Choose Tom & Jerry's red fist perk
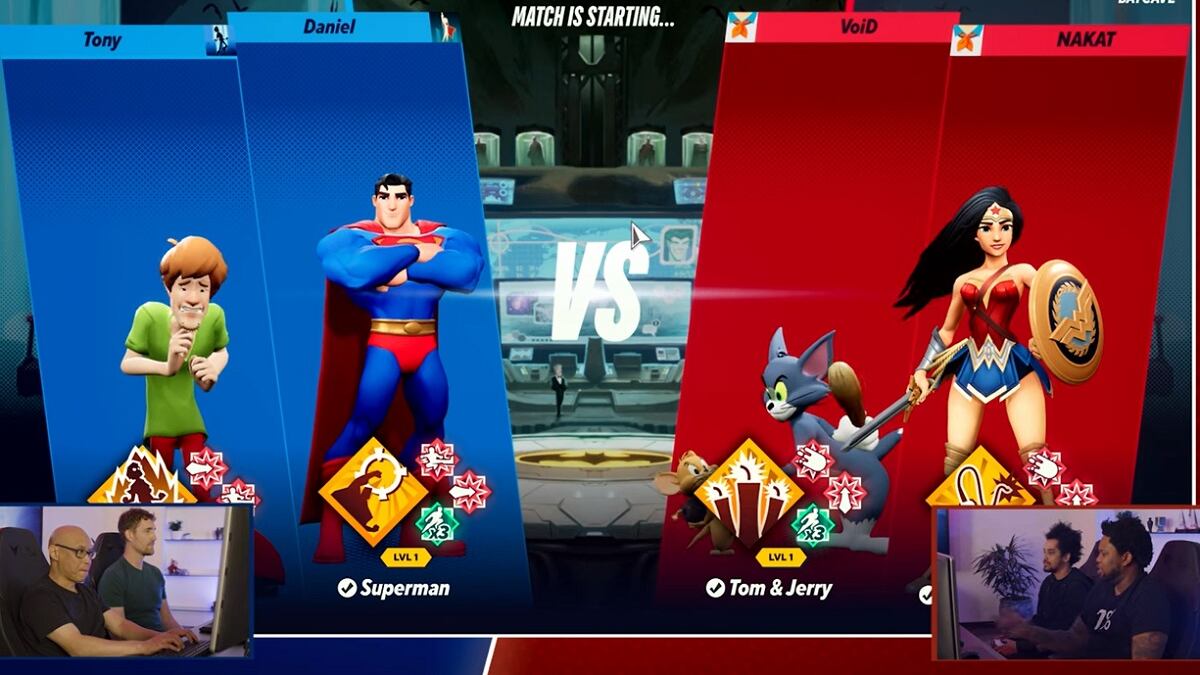1200x675 pixels. (813, 459)
